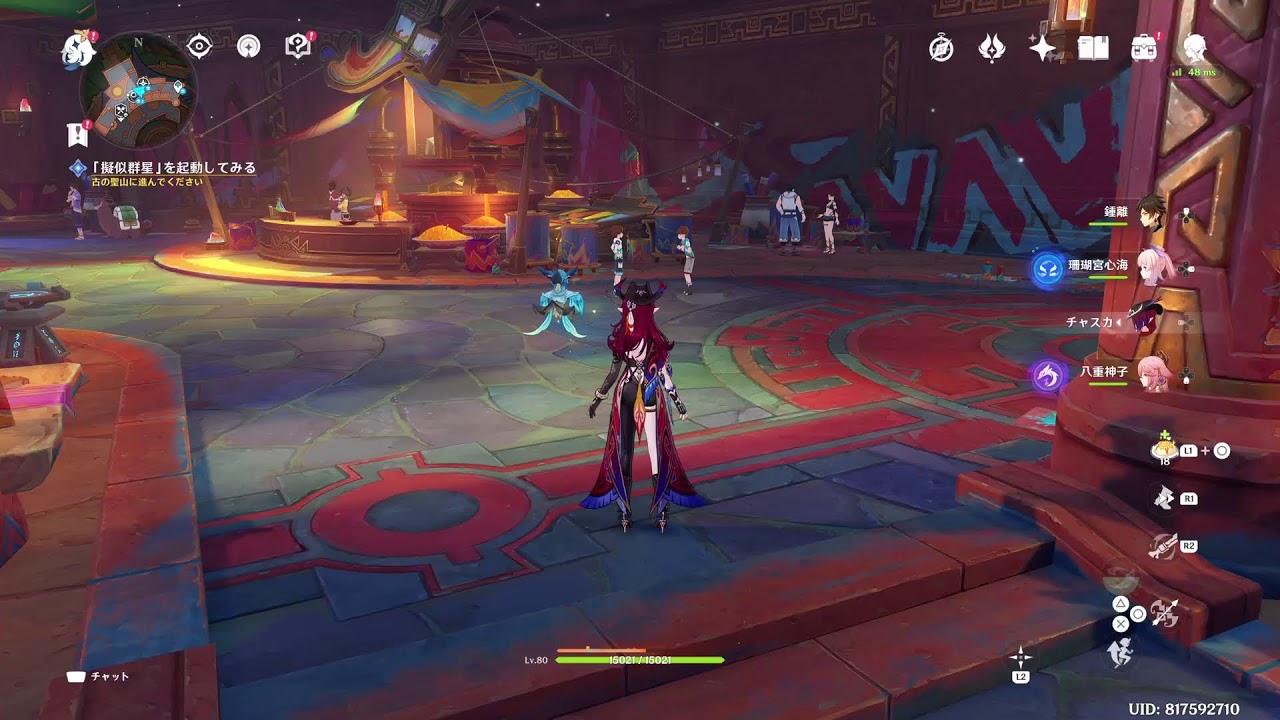Use the food dish quick item

click(x=1163, y=449)
